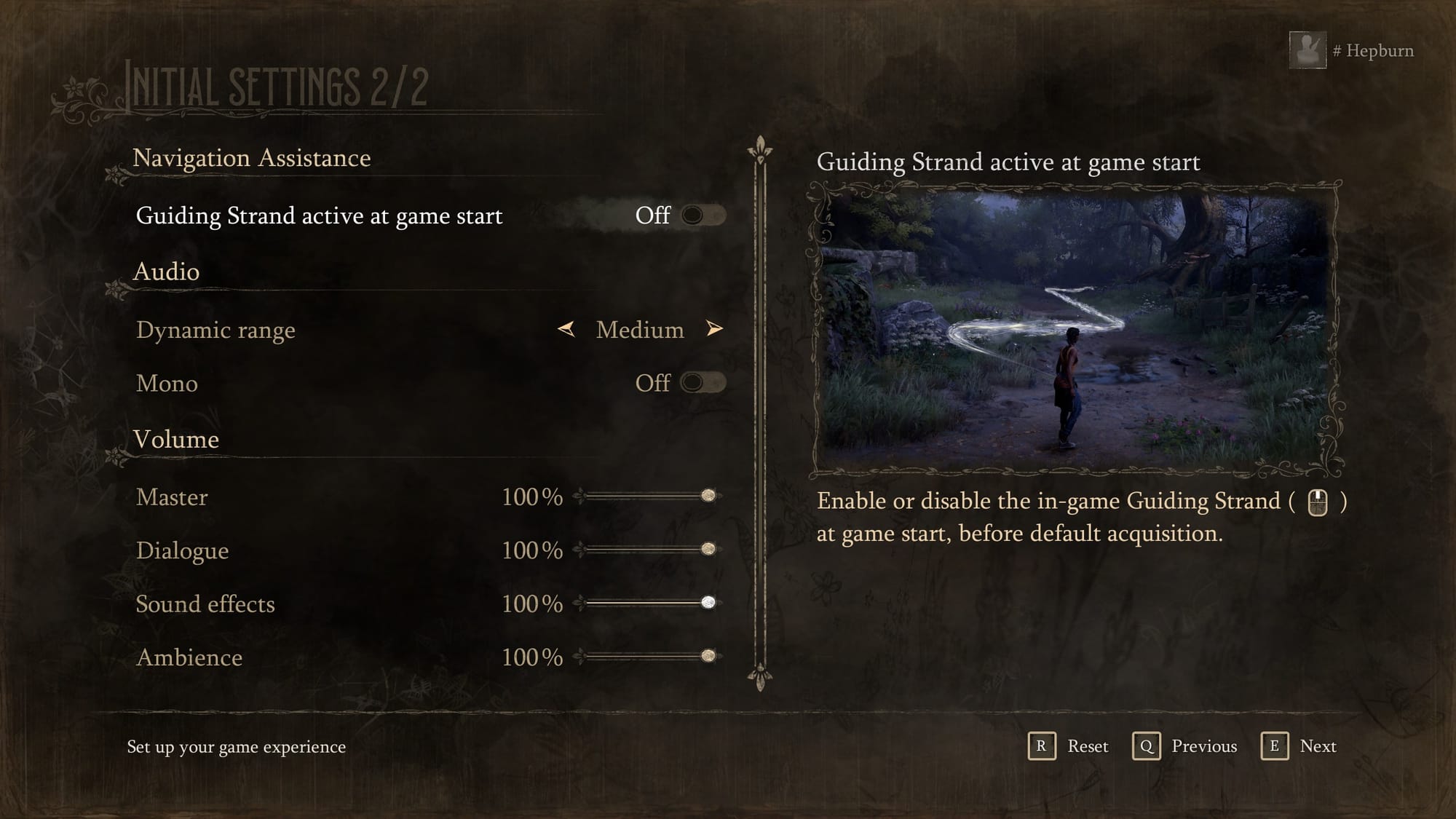Select the Medium dynamic range value
Viewport: 1456px width, 819px height.
[x=638, y=330]
